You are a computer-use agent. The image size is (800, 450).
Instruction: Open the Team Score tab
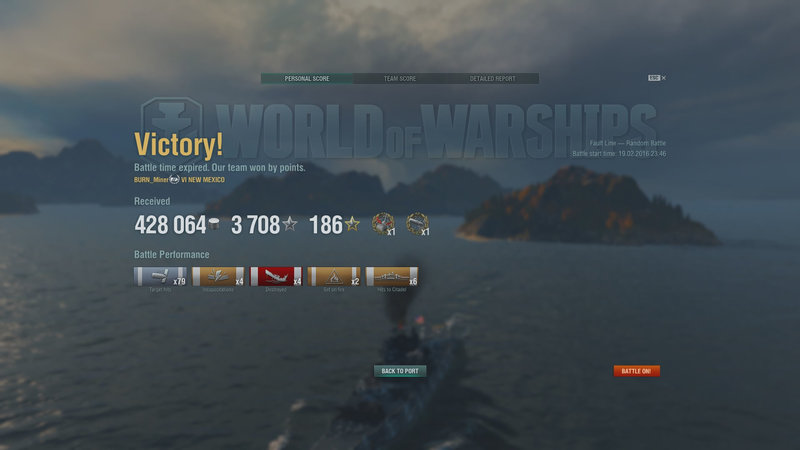(400, 78)
